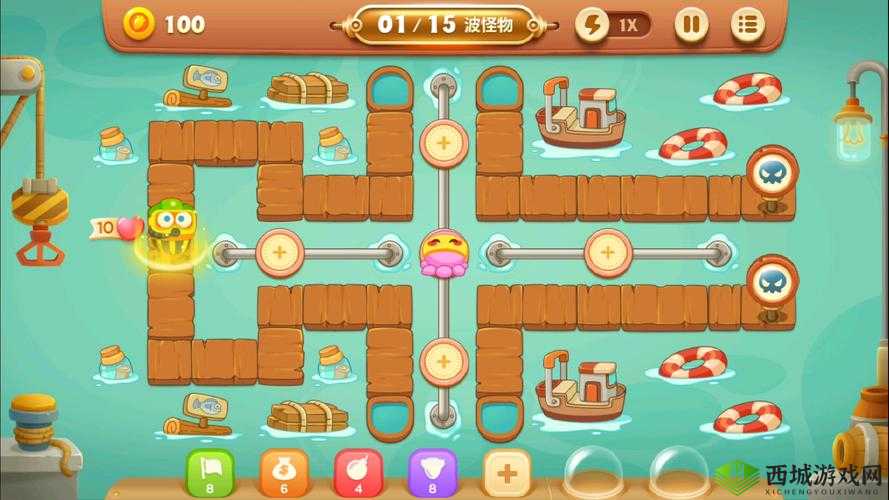Screen dimensions: 889x500
Task: Select the plus build slot beside the yellow character
Action: point(279,252)
